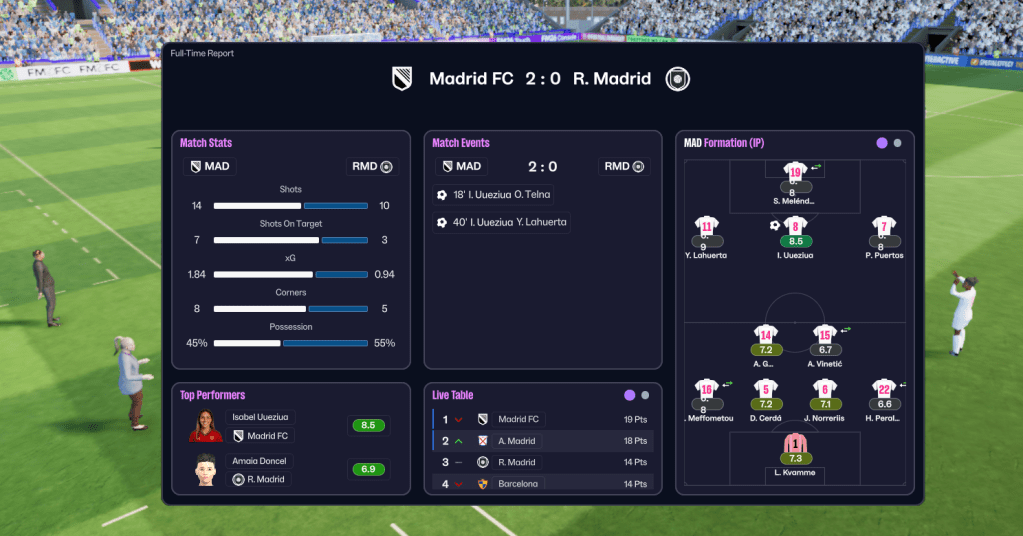This screenshot has height=536, width=1023.
Task: Select striker I. Uueziua on formation pitch
Action: click(x=795, y=233)
